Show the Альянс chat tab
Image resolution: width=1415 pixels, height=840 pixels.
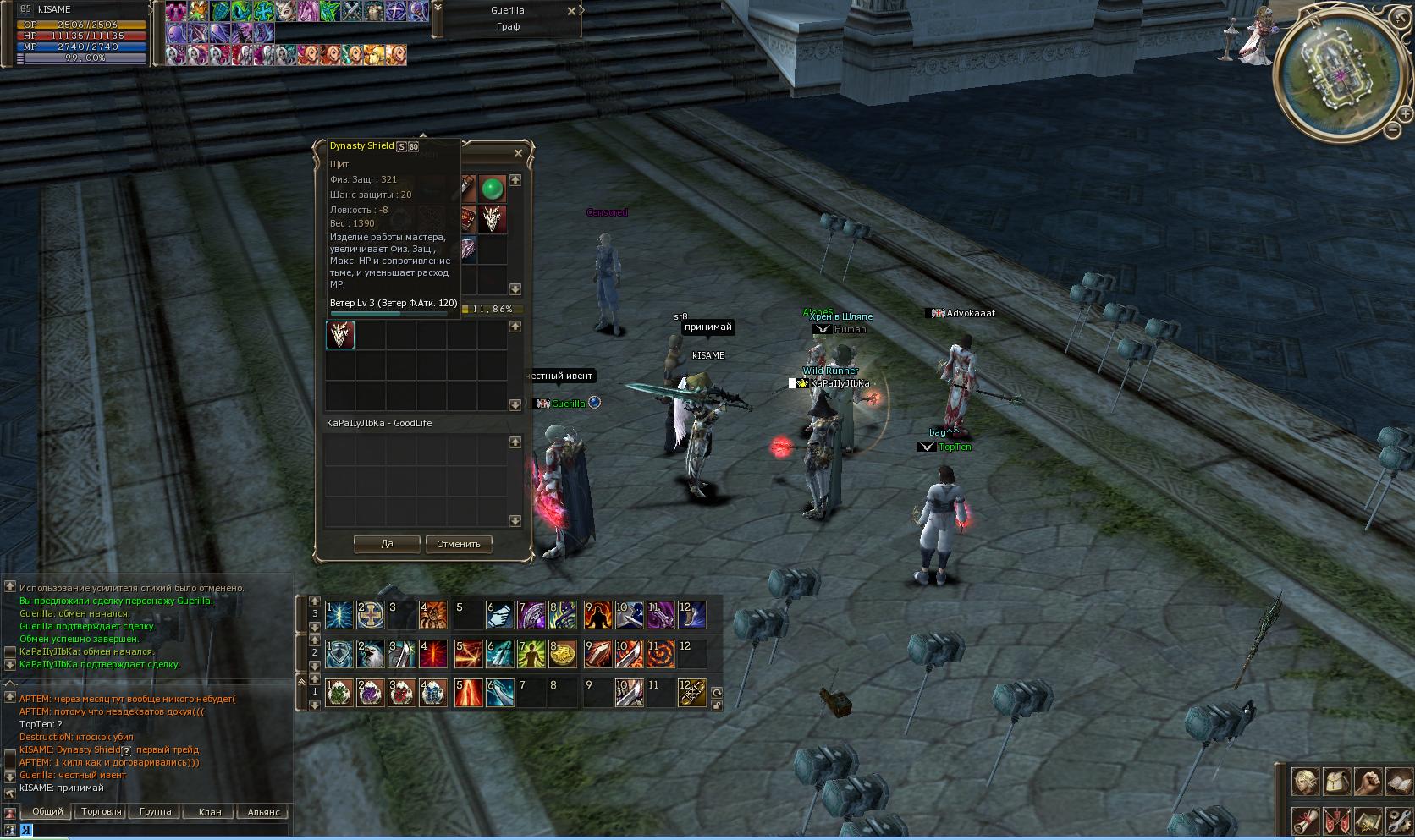click(263, 811)
